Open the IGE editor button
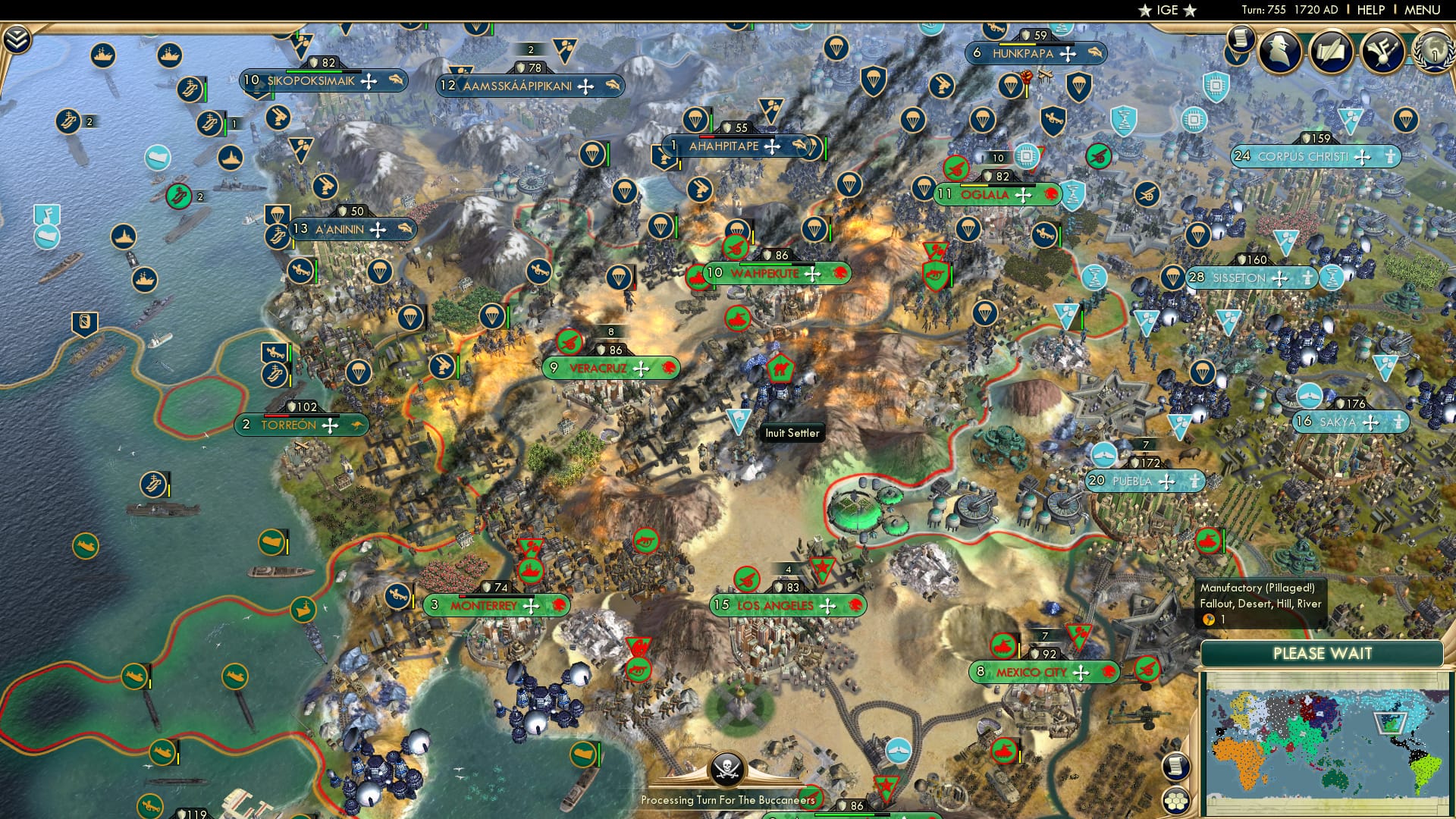 coord(1168,11)
